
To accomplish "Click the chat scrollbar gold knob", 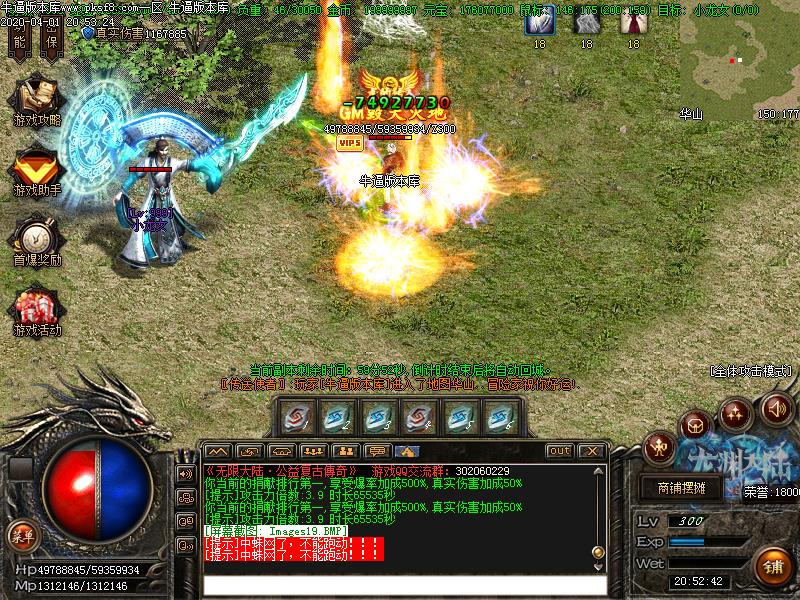I will [x=598, y=553].
